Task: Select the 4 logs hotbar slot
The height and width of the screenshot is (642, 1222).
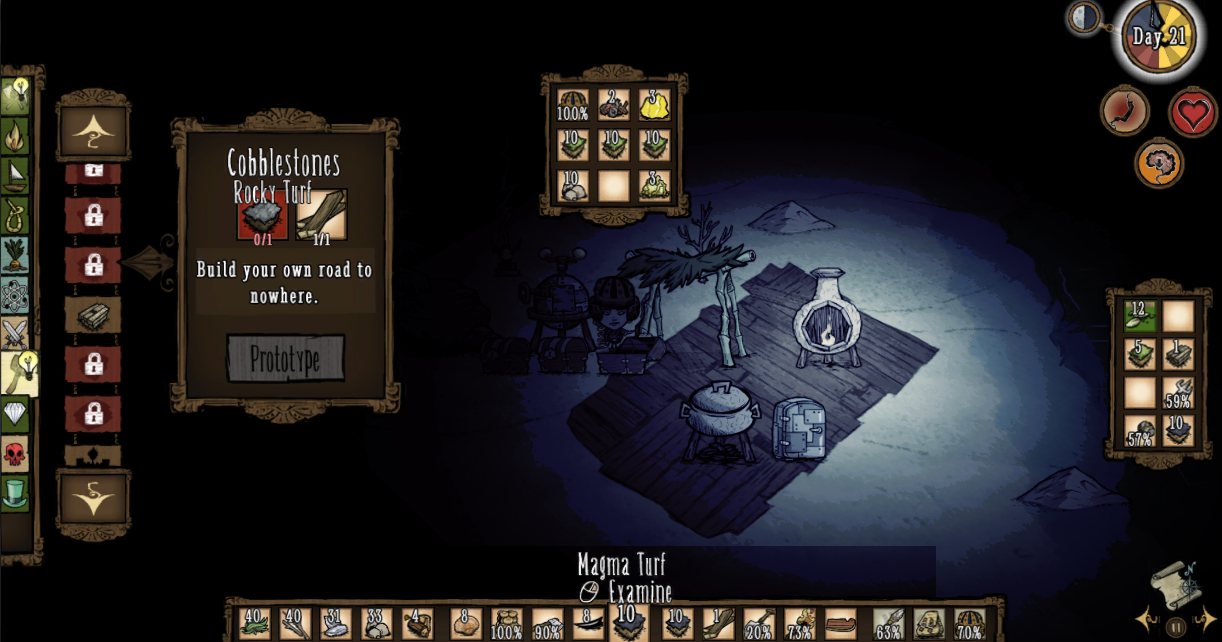Action: click(x=418, y=624)
